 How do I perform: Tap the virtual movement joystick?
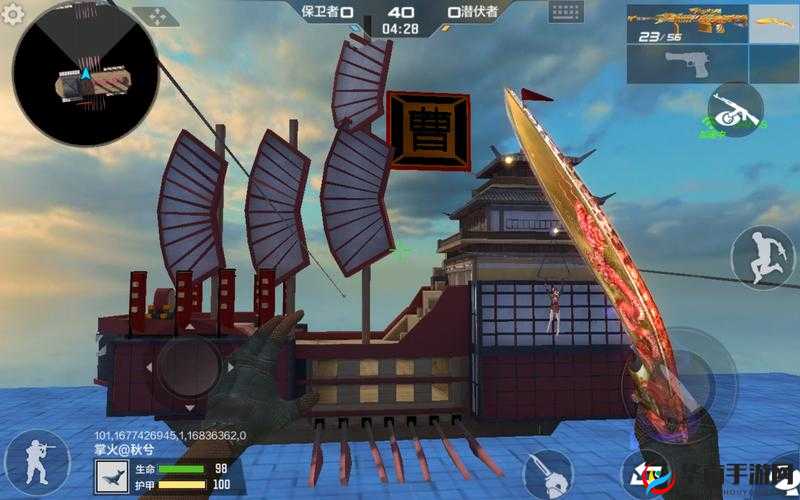click(190, 366)
